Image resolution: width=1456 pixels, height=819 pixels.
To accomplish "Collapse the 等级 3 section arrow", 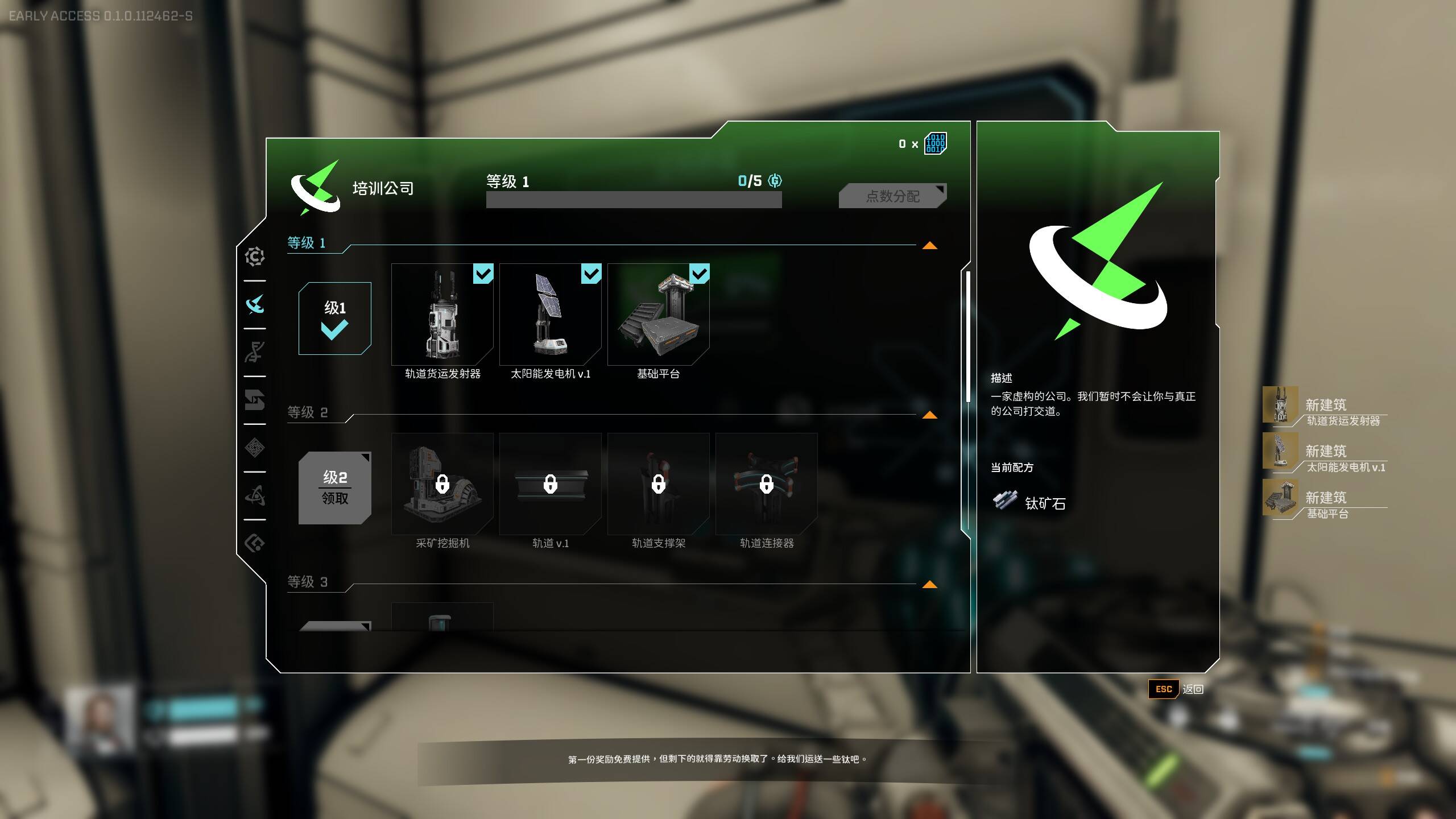I will [x=929, y=585].
